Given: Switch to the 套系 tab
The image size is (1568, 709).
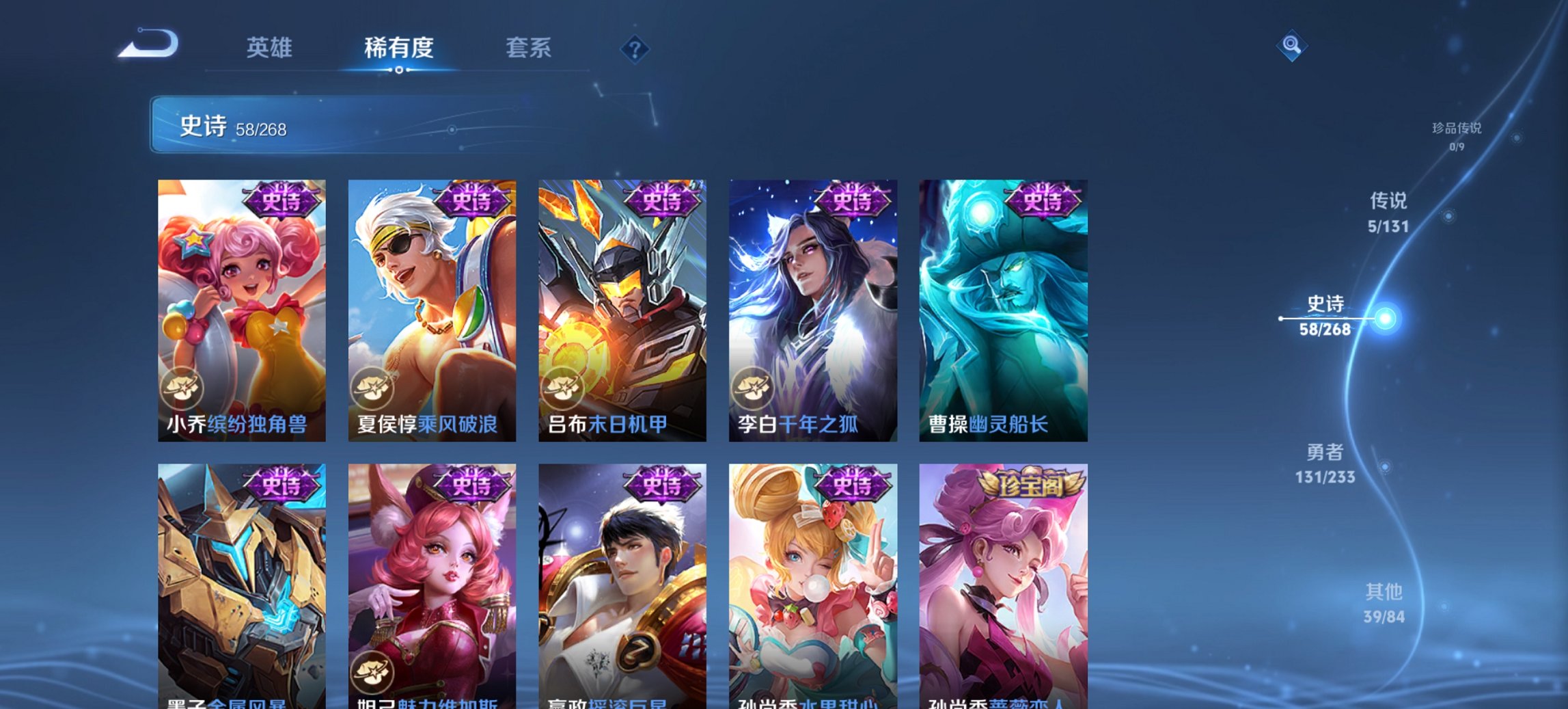Looking at the screenshot, I should pos(528,48).
